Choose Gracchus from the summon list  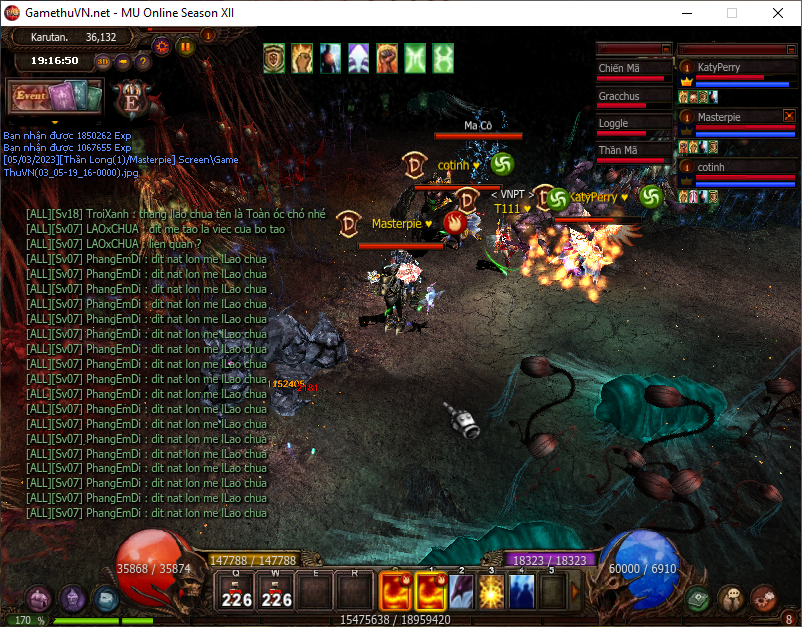[620, 96]
